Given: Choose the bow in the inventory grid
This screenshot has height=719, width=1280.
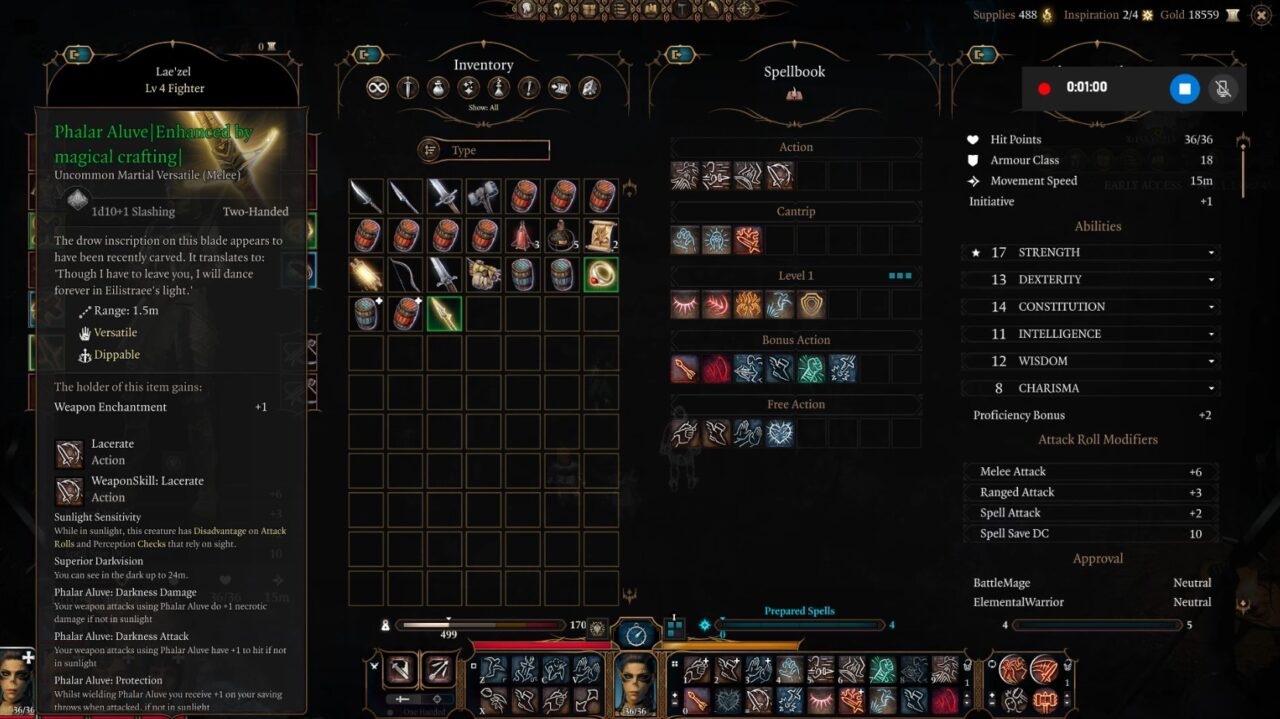Looking at the screenshot, I should click(x=405, y=274).
